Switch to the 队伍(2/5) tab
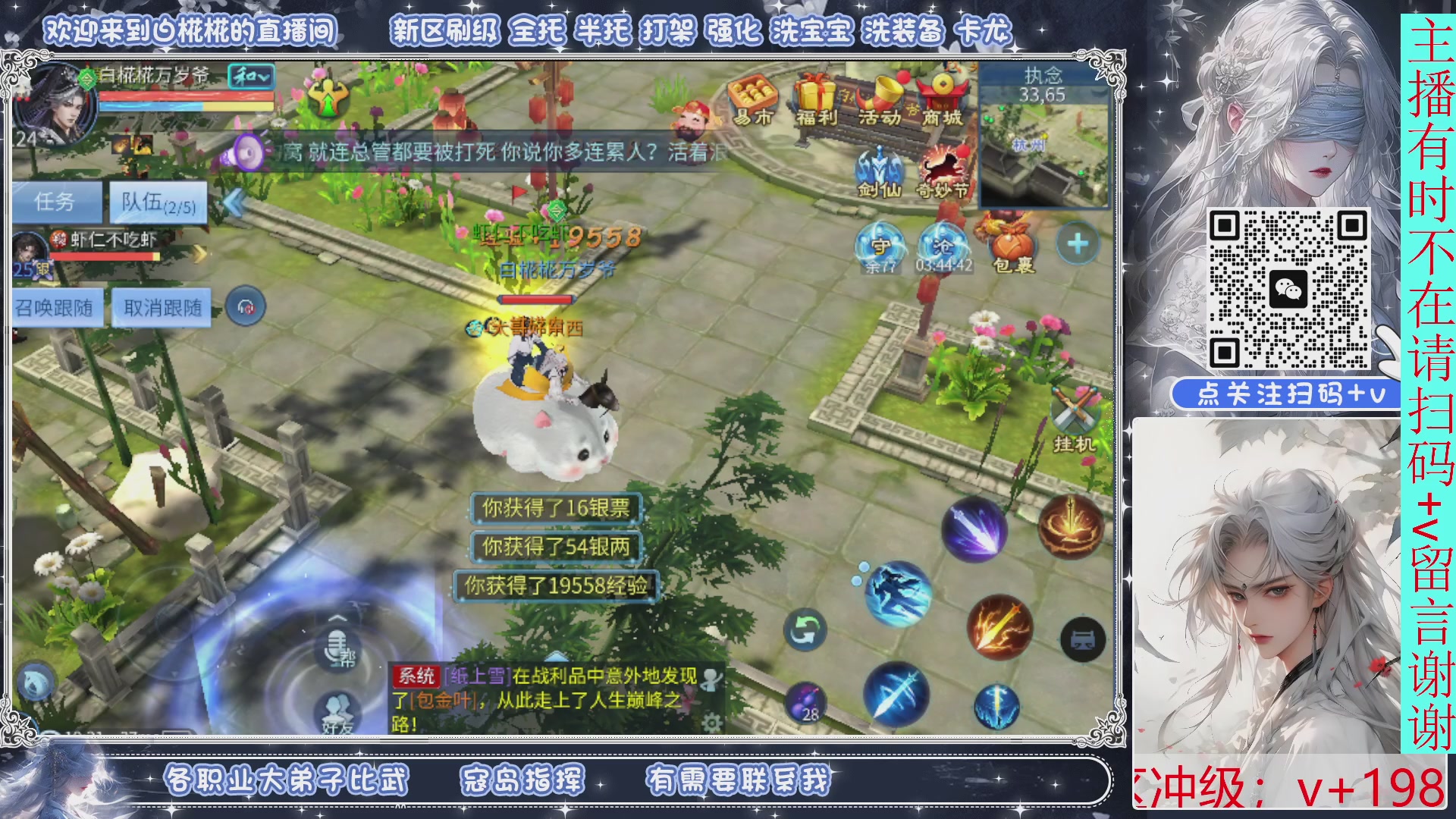 click(x=157, y=200)
